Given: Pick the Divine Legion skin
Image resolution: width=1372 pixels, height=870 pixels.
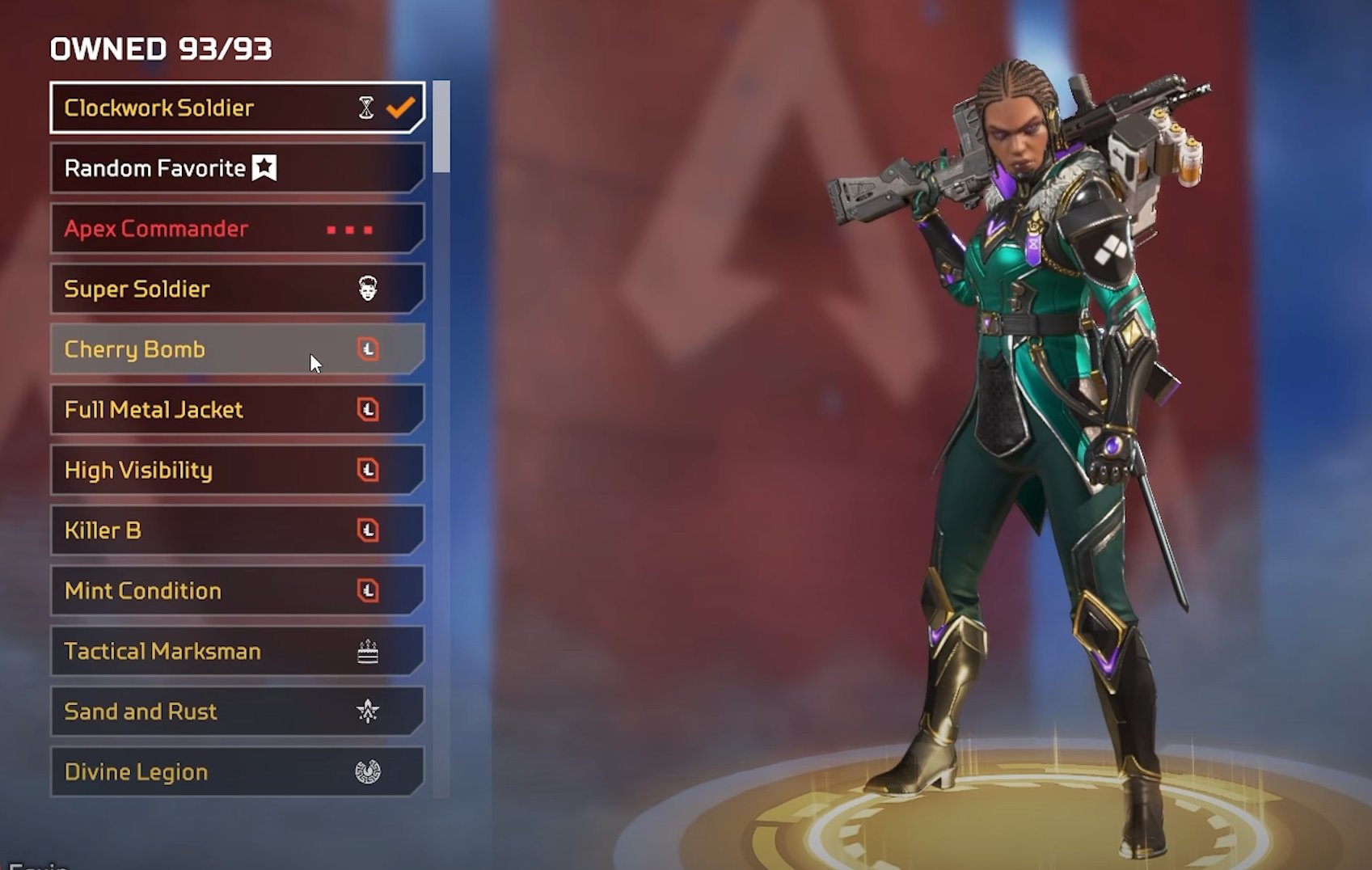Looking at the screenshot, I should 236,772.
